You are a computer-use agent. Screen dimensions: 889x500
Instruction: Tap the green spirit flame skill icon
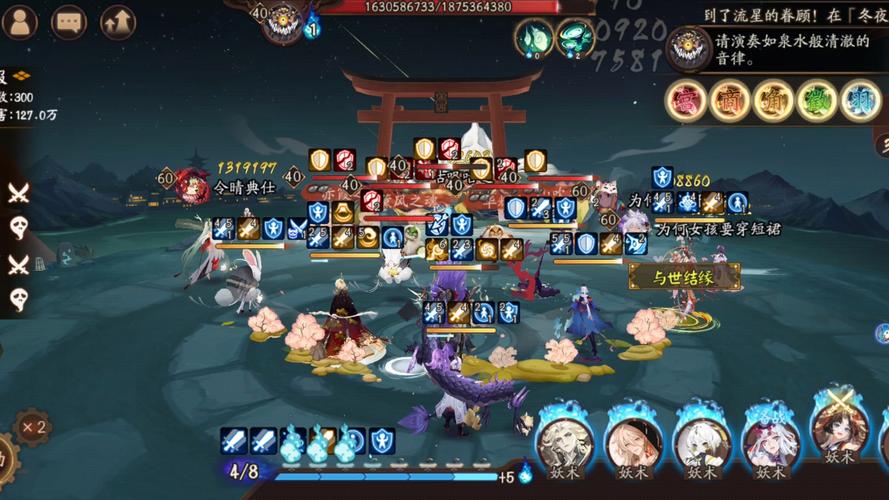[x=533, y=39]
